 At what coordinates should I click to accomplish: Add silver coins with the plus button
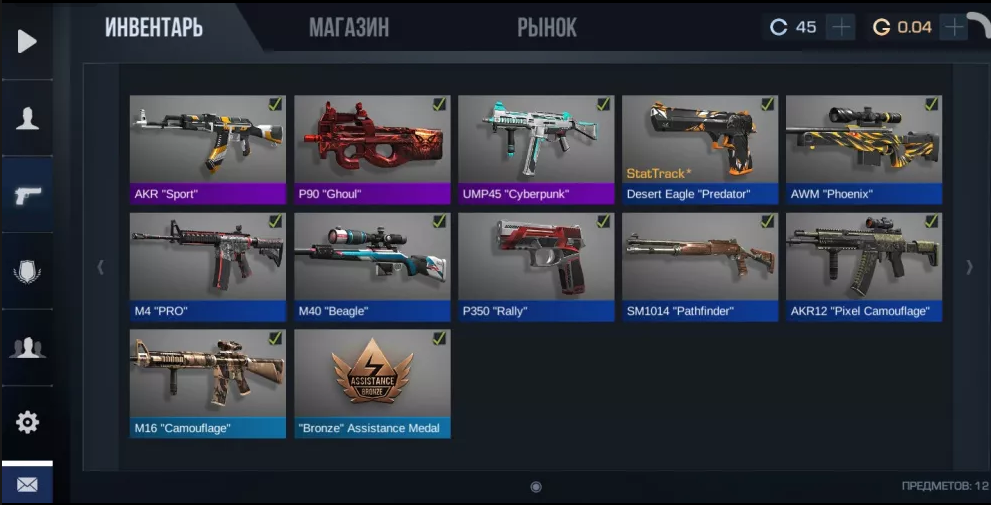[x=841, y=27]
